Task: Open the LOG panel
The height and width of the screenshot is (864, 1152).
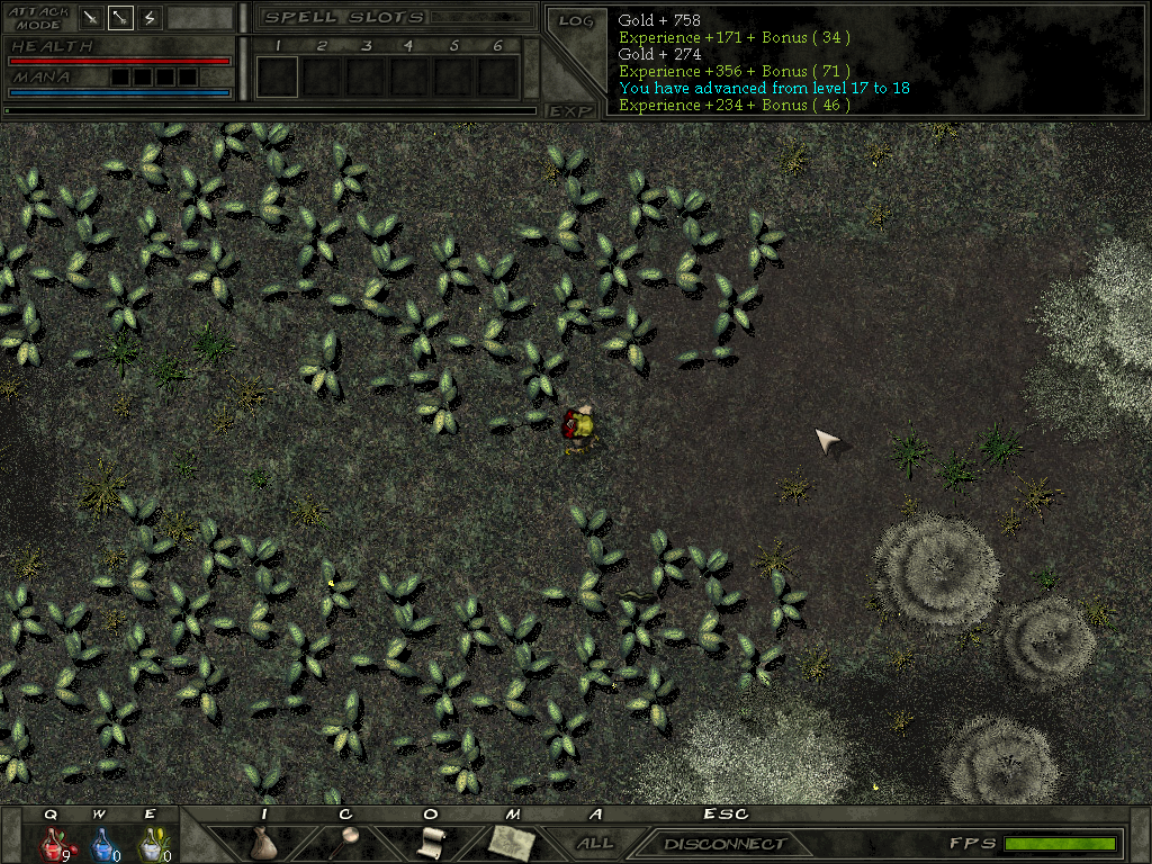Action: (x=576, y=21)
